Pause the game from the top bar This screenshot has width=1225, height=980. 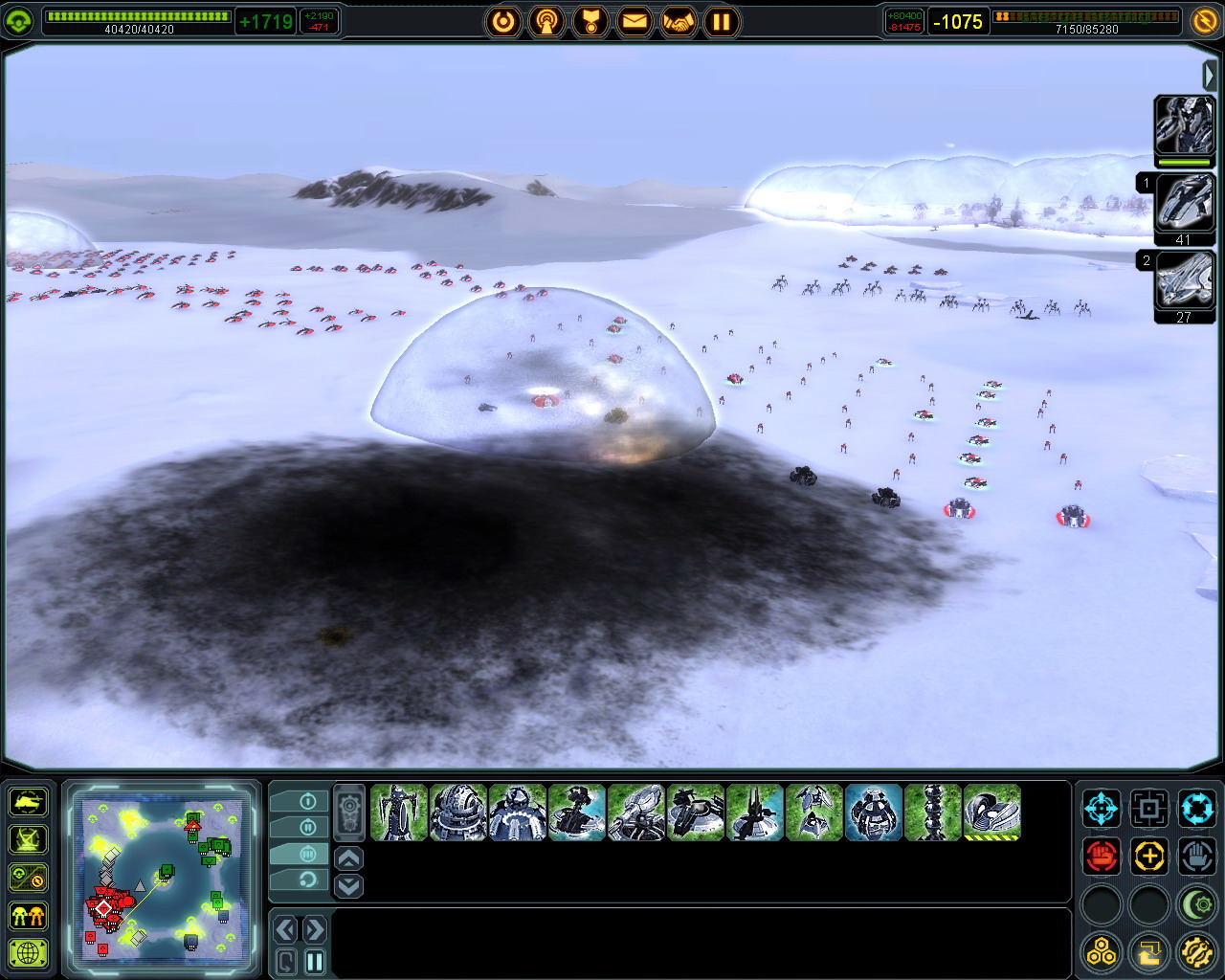pos(723,21)
